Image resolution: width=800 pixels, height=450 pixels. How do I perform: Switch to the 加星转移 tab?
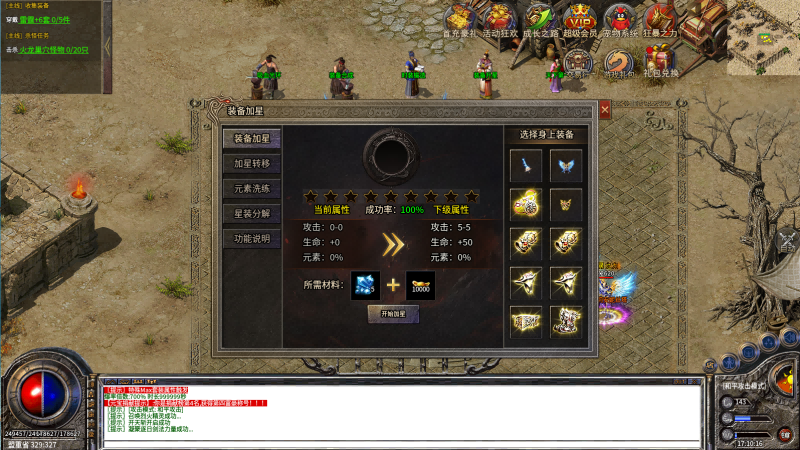251,163
